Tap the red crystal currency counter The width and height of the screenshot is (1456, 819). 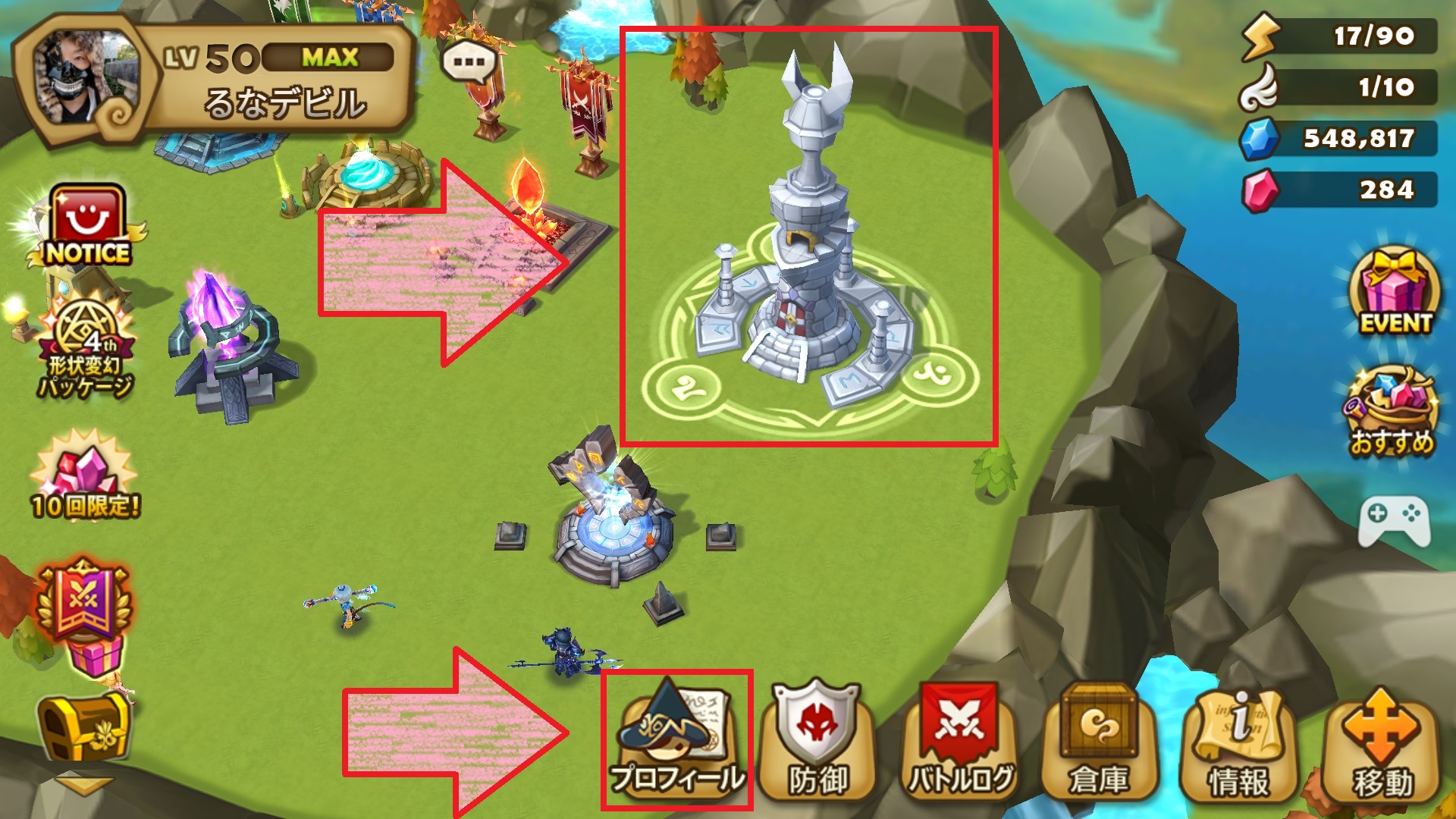[x=1339, y=190]
